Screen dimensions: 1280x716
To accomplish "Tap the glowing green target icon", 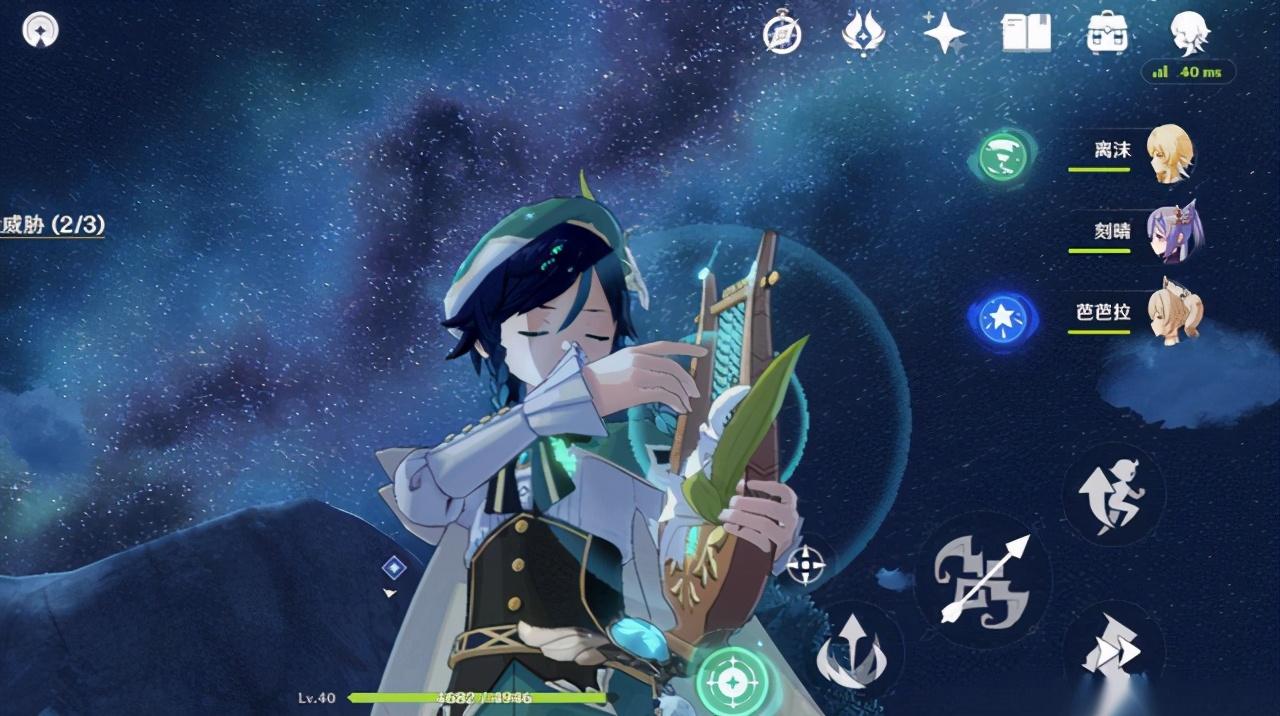I will click(736, 683).
